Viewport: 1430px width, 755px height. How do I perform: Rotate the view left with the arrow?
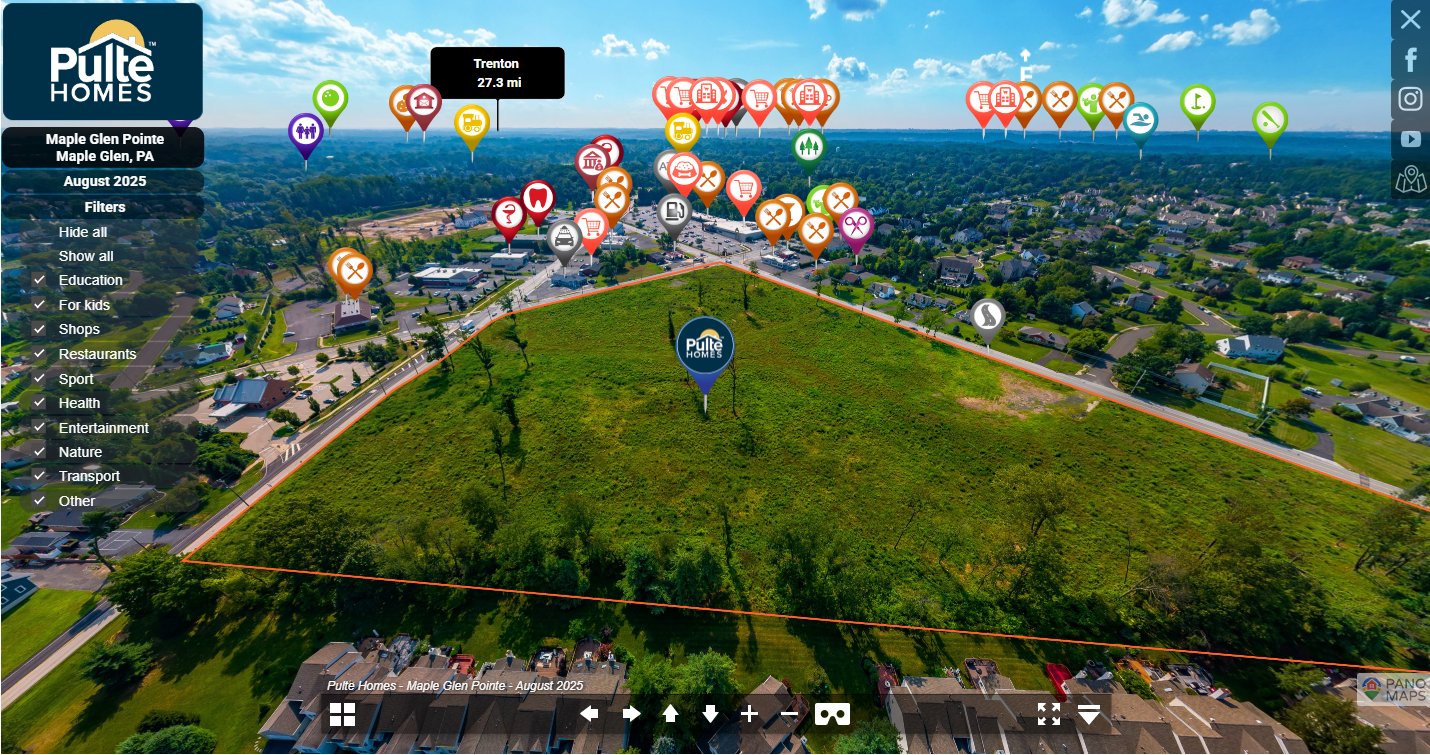click(590, 714)
